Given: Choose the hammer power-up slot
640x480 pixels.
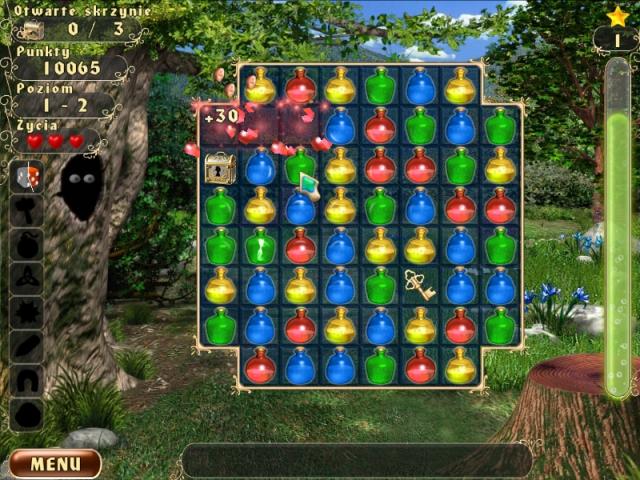Looking at the screenshot, I should click(x=27, y=209).
